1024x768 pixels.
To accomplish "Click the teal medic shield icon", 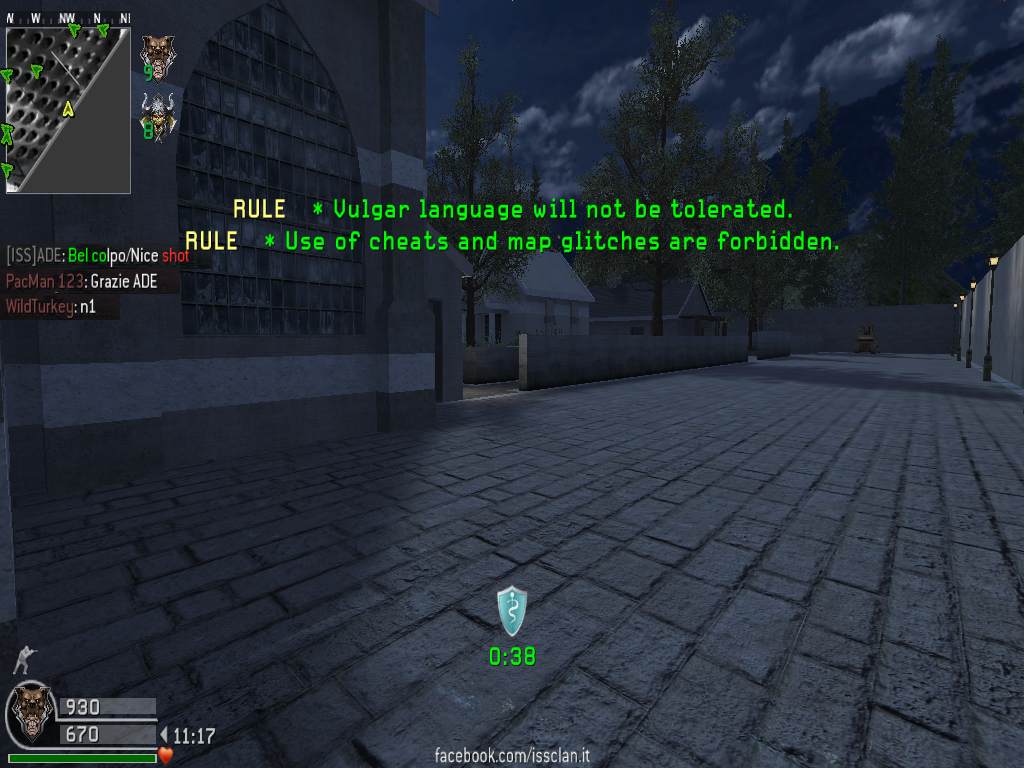I will [x=512, y=610].
